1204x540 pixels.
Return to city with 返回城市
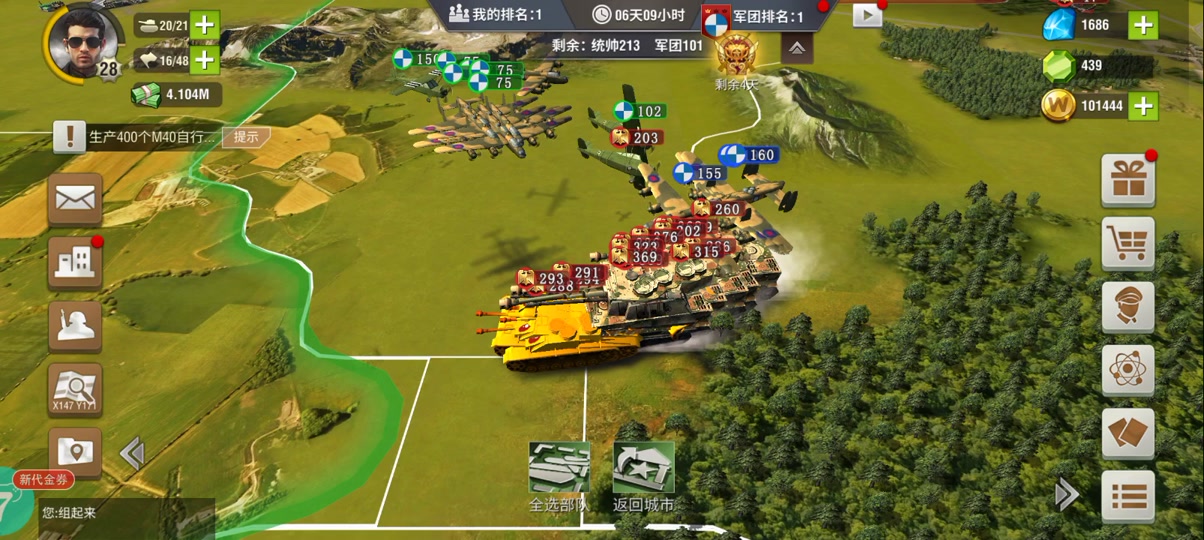click(643, 477)
